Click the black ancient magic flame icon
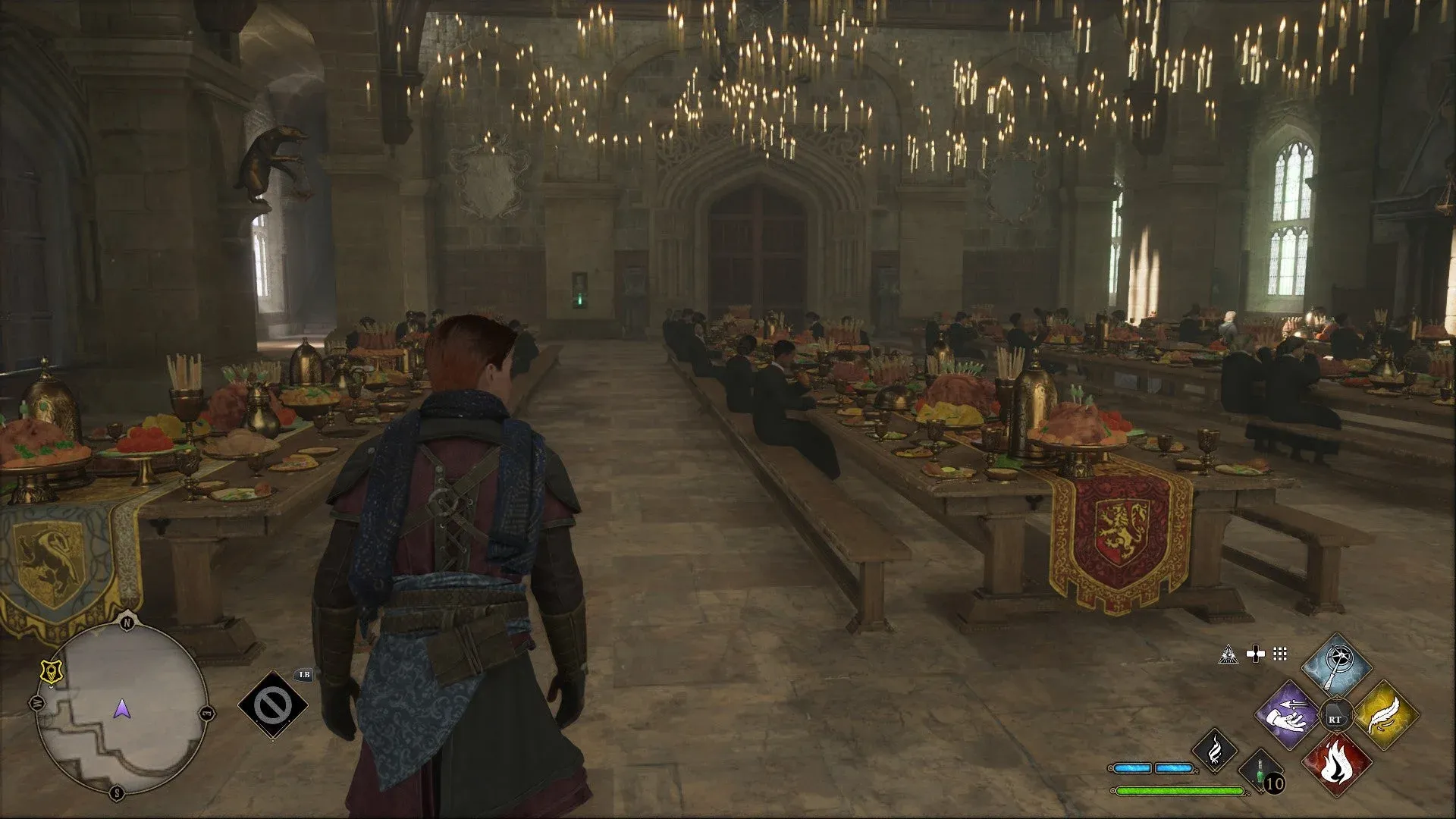The image size is (1456, 819). pos(1215,752)
